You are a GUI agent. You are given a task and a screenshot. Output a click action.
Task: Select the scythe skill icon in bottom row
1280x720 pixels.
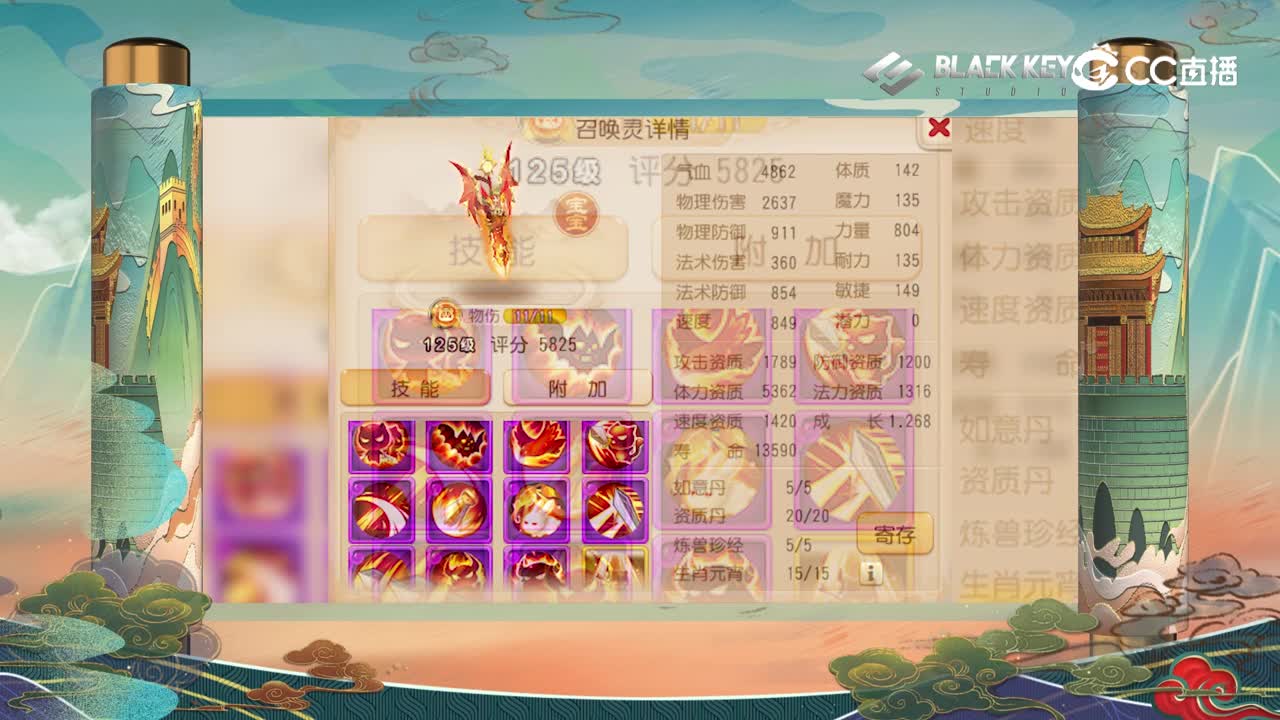[380, 570]
